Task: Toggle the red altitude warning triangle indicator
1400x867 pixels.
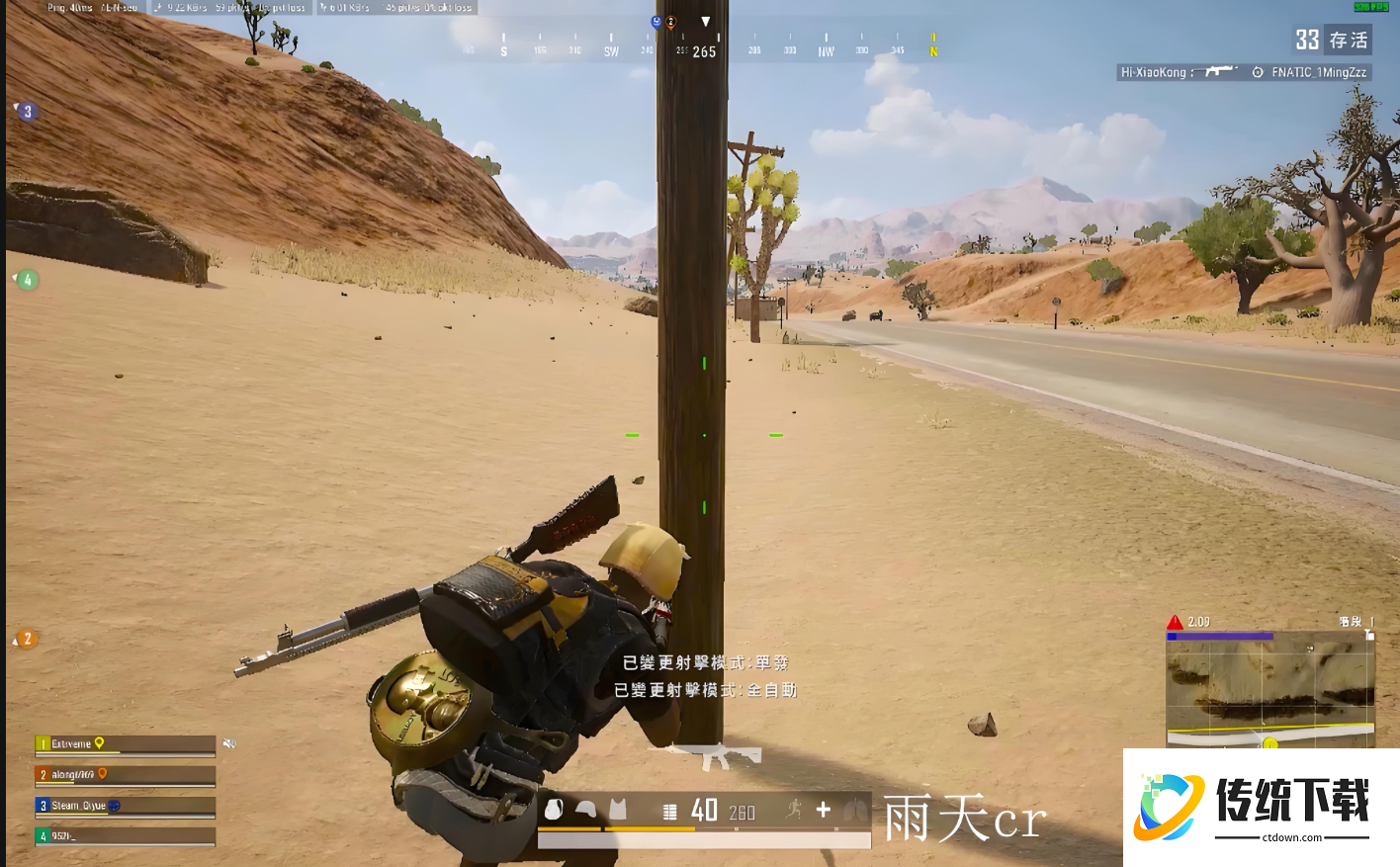Action: click(x=1174, y=622)
